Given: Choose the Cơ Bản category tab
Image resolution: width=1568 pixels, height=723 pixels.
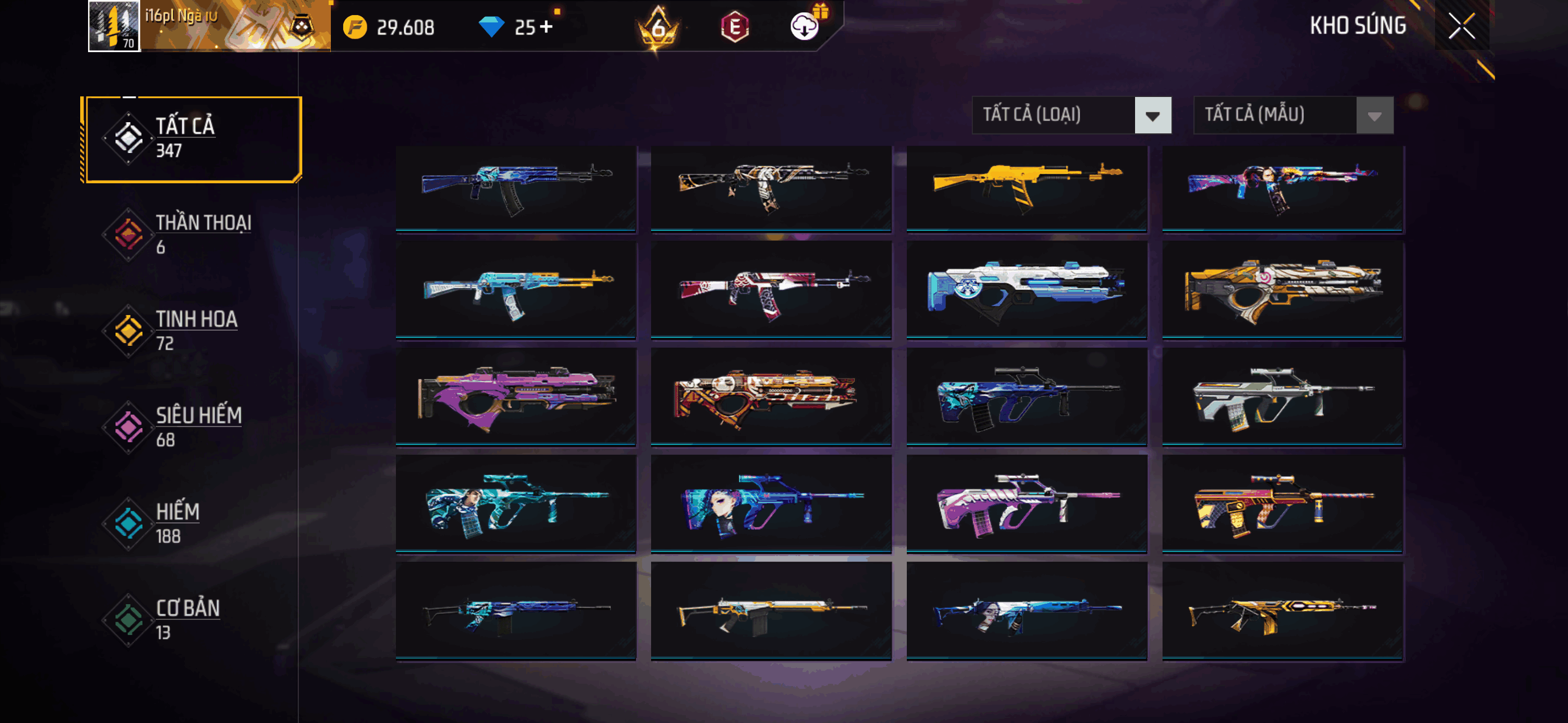Looking at the screenshot, I should tap(188, 619).
